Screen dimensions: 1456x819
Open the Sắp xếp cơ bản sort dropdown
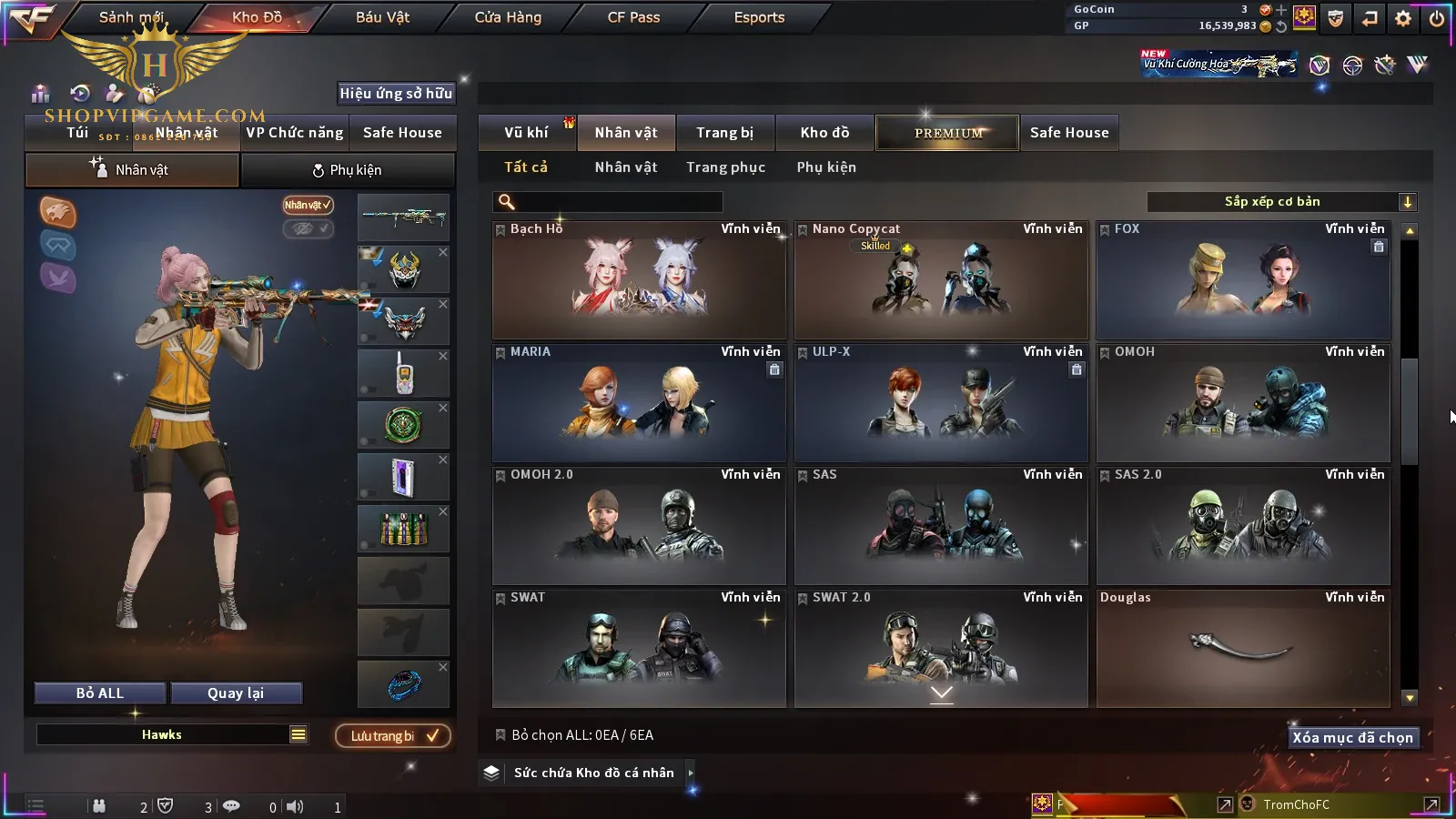(1281, 202)
